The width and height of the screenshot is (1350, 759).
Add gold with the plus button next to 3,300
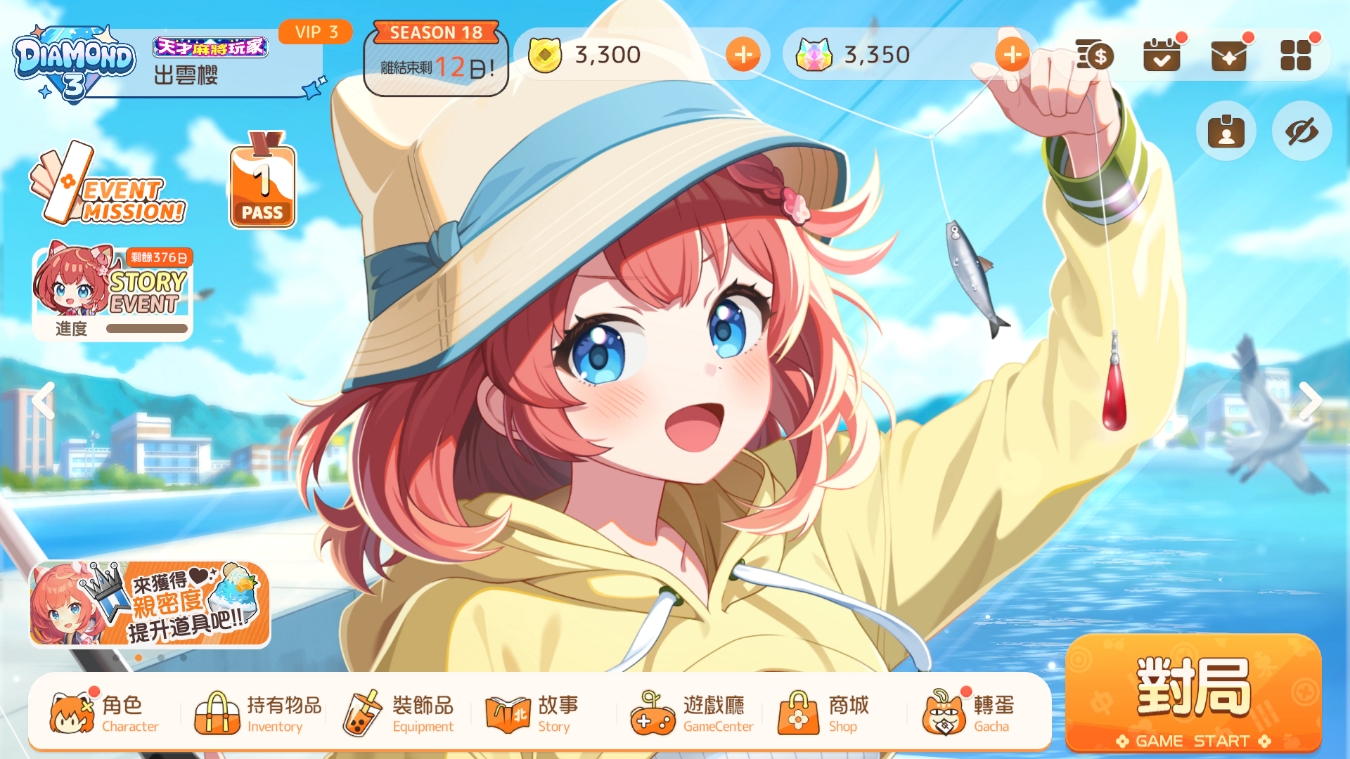(743, 55)
